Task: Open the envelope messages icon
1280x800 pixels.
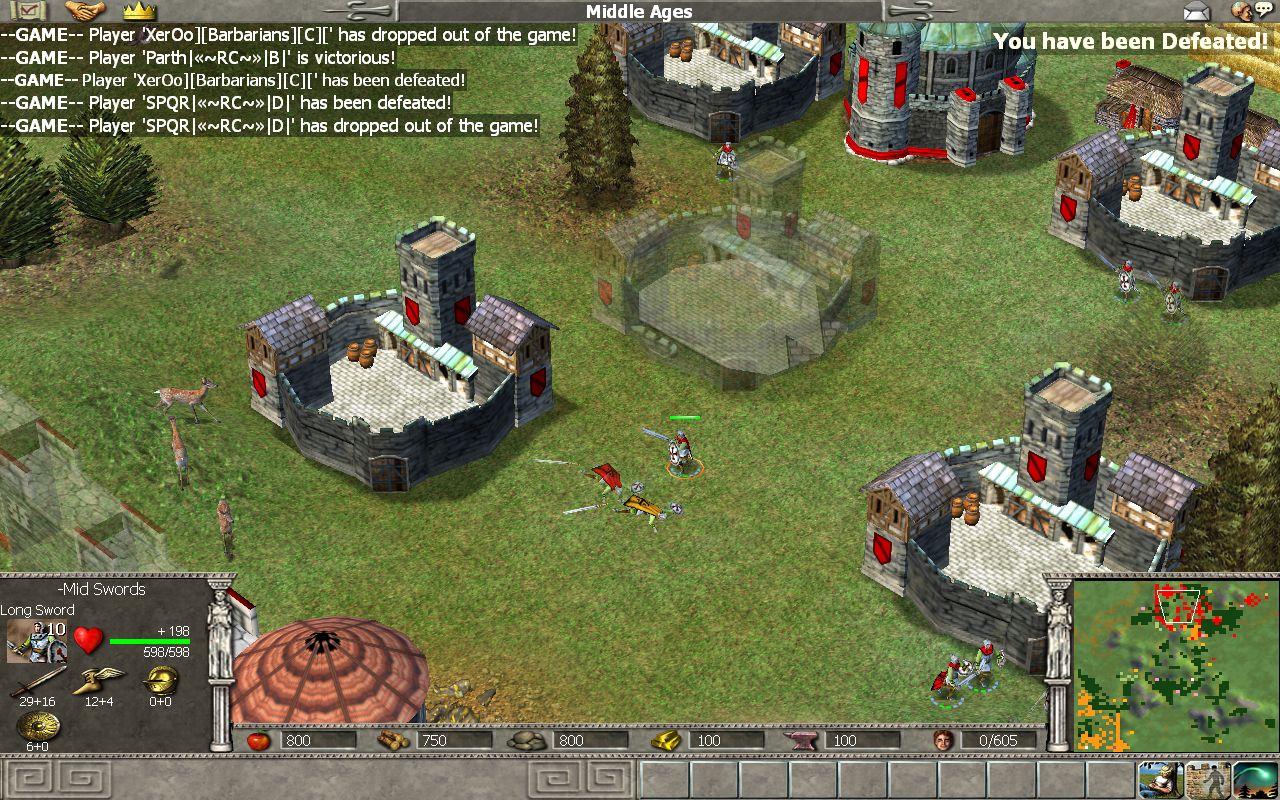Action: click(1197, 12)
